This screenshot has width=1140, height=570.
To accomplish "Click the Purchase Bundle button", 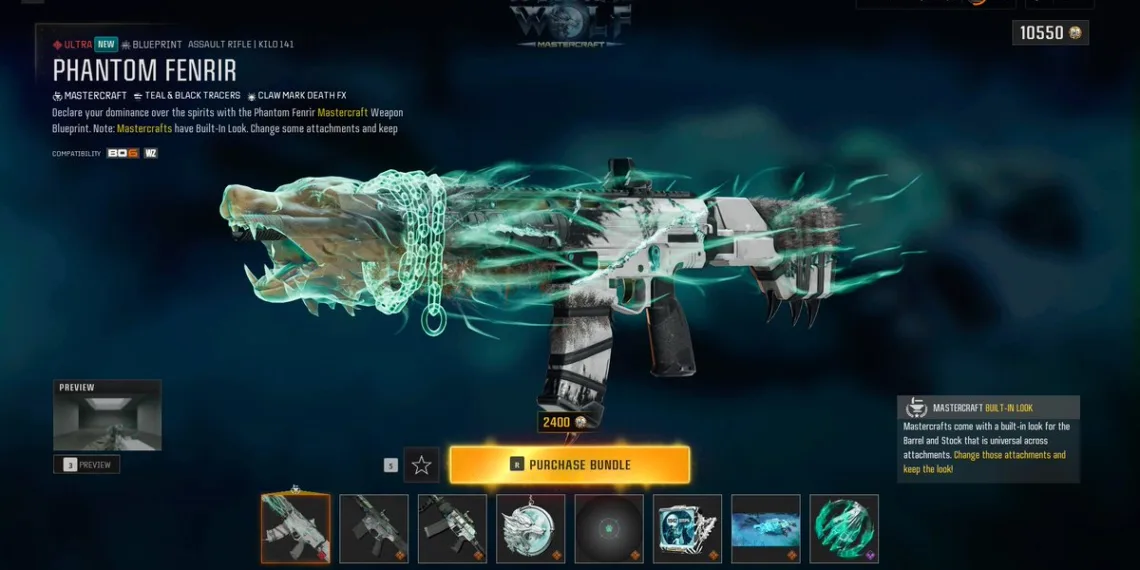I will pos(569,465).
